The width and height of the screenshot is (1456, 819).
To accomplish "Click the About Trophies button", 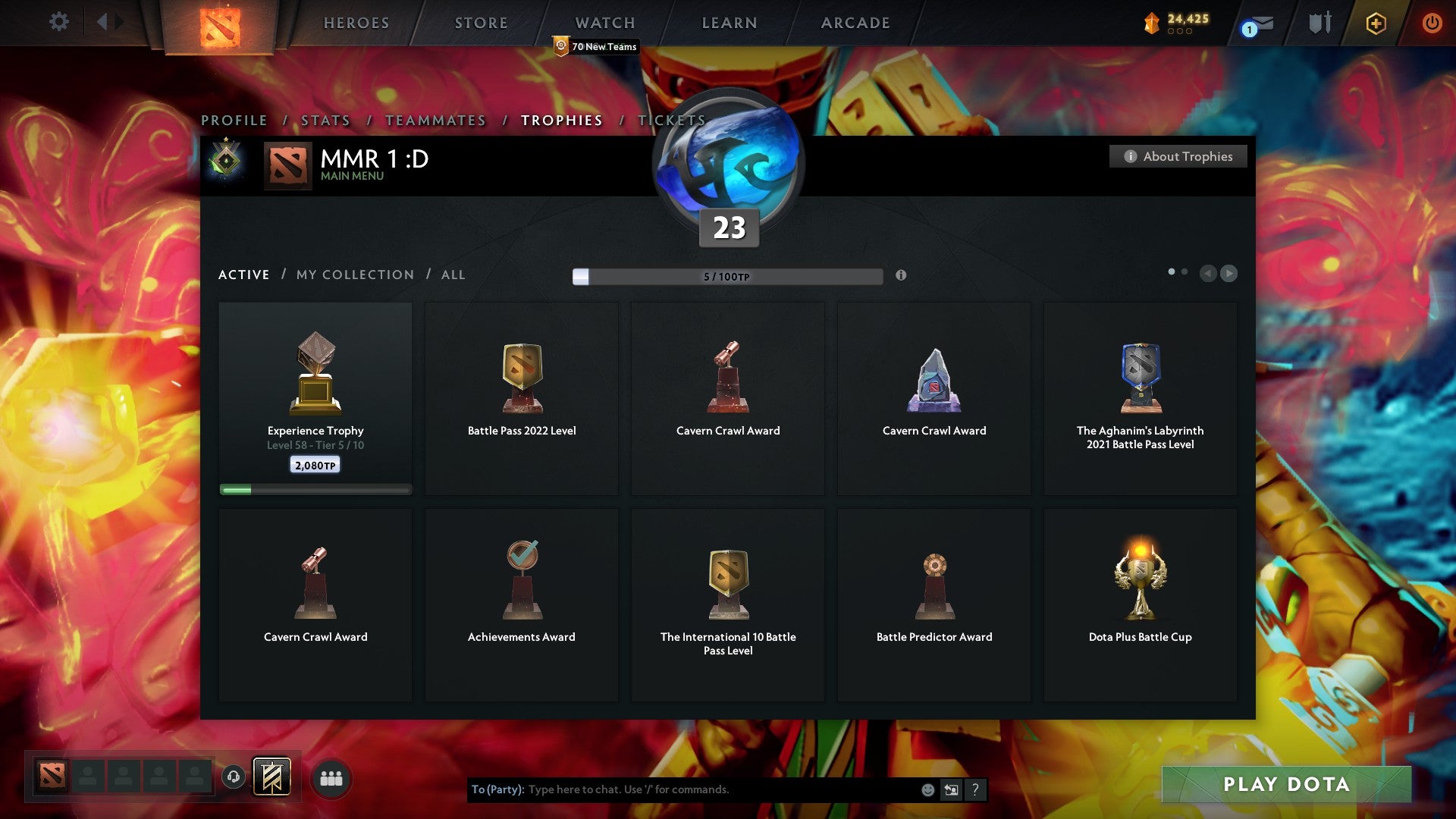I will [x=1178, y=156].
